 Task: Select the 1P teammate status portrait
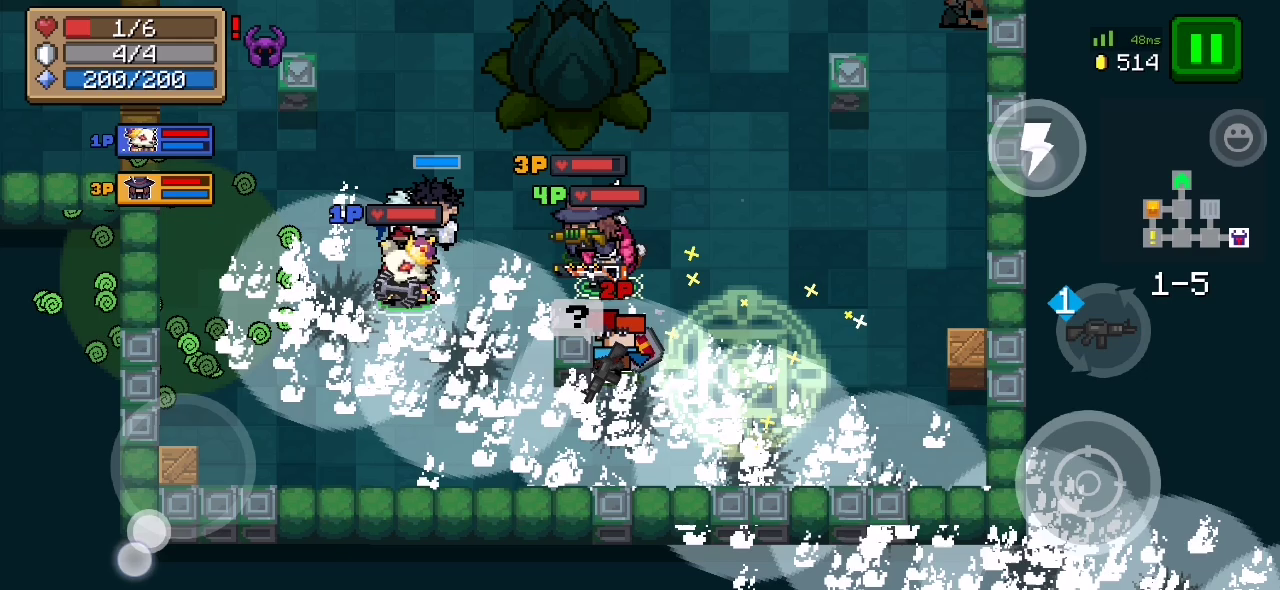pos(165,141)
